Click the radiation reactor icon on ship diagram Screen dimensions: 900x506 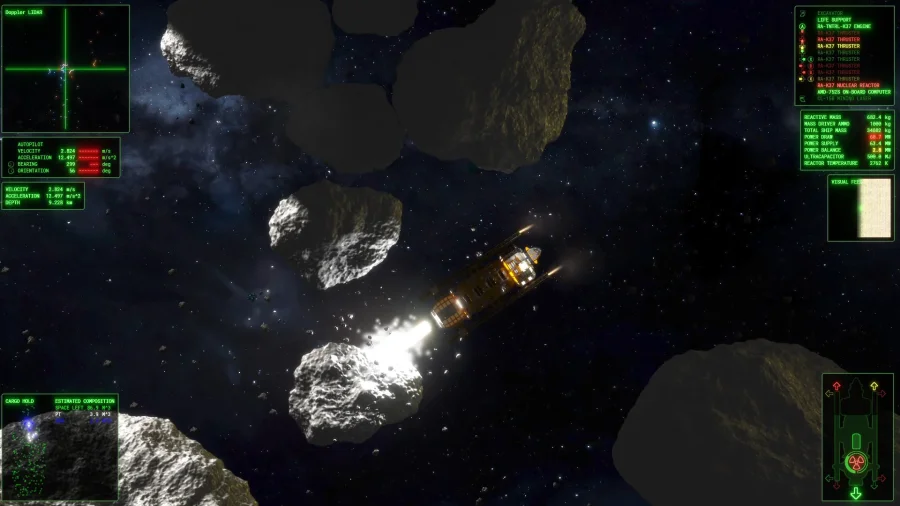coord(855,461)
